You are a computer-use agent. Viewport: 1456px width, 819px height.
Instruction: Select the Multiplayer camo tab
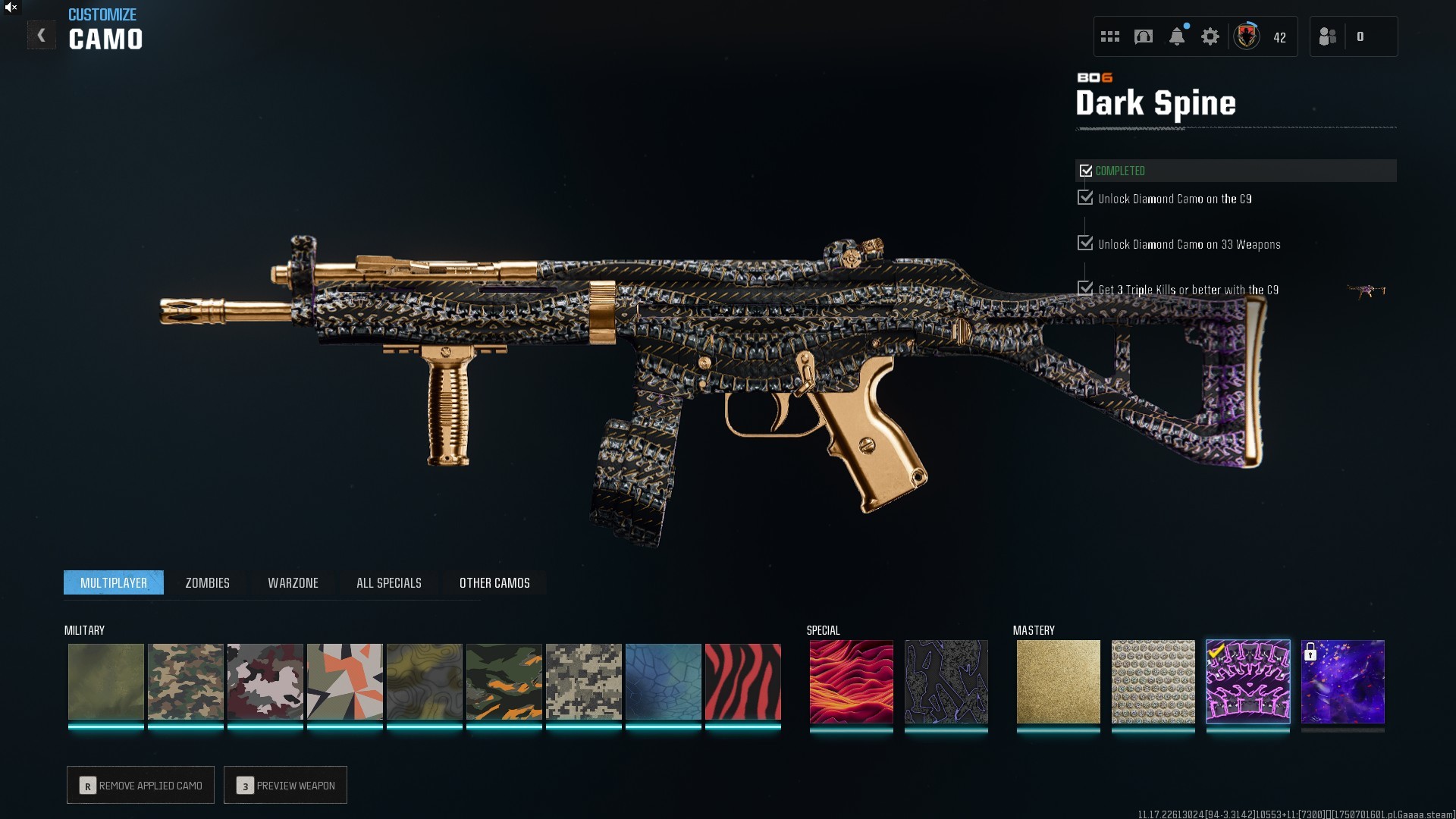click(114, 583)
